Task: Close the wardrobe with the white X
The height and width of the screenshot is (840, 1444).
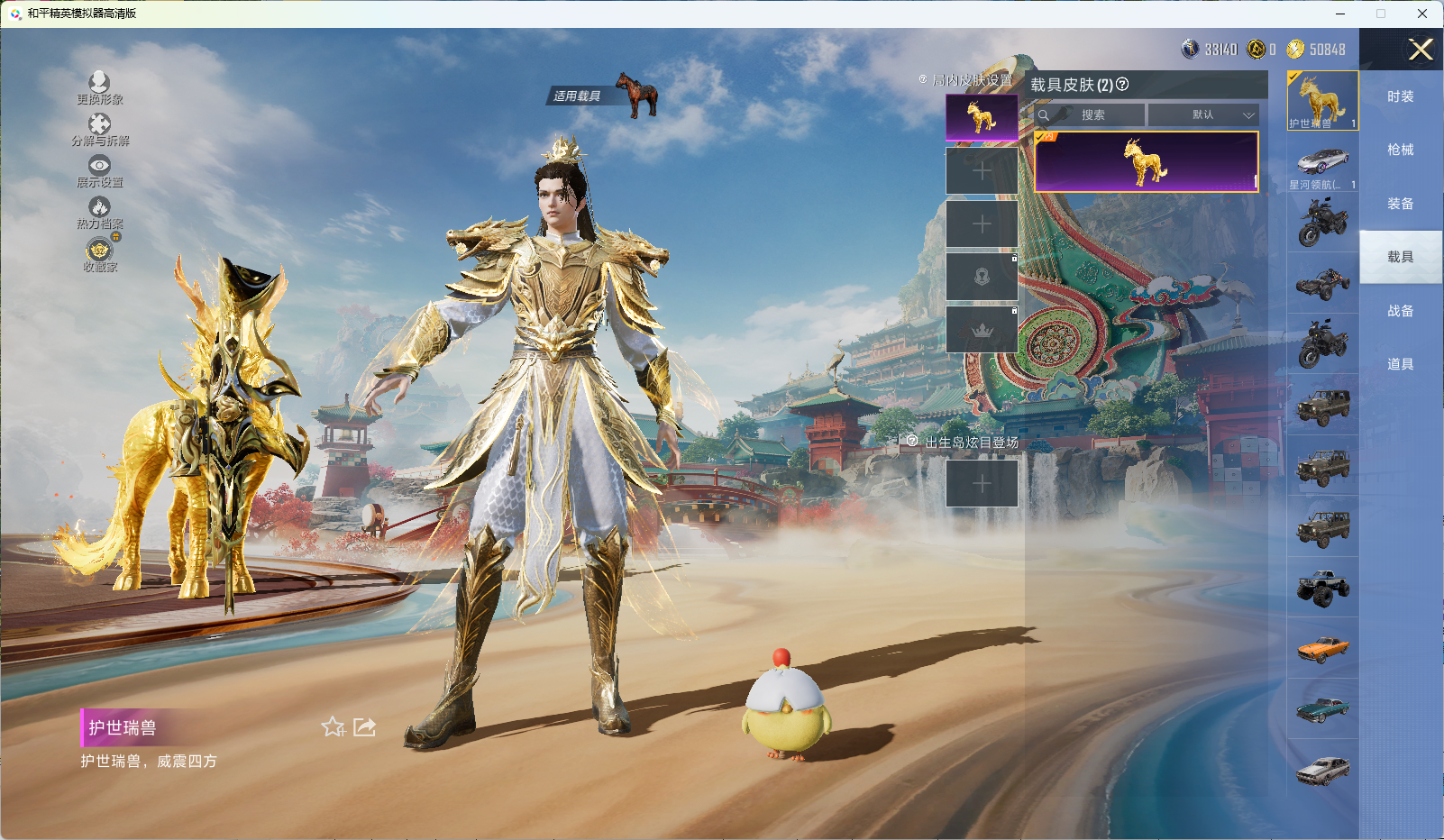Action: pyautogui.click(x=1421, y=50)
